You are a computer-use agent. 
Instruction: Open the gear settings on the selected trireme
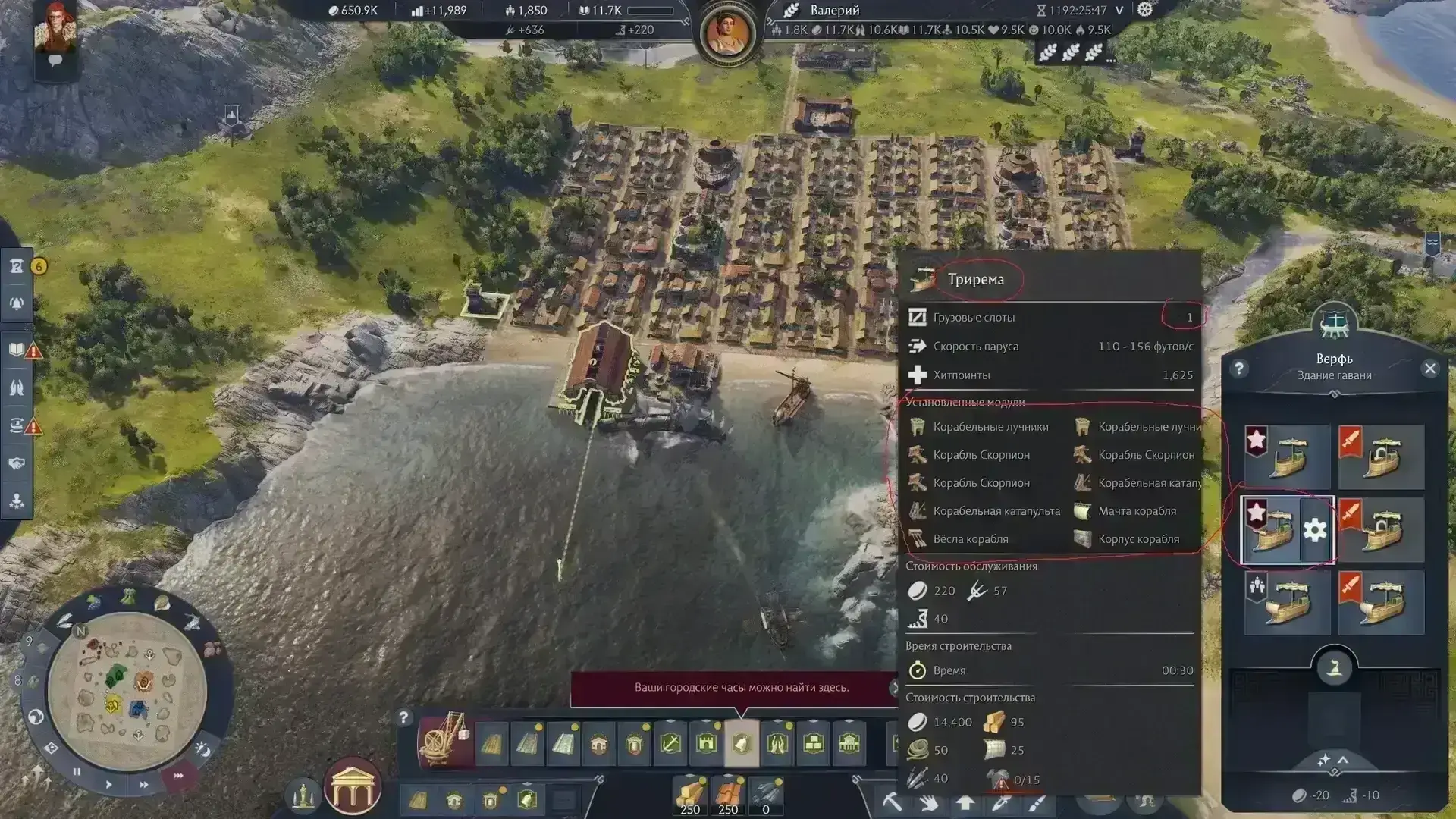pyautogui.click(x=1315, y=530)
